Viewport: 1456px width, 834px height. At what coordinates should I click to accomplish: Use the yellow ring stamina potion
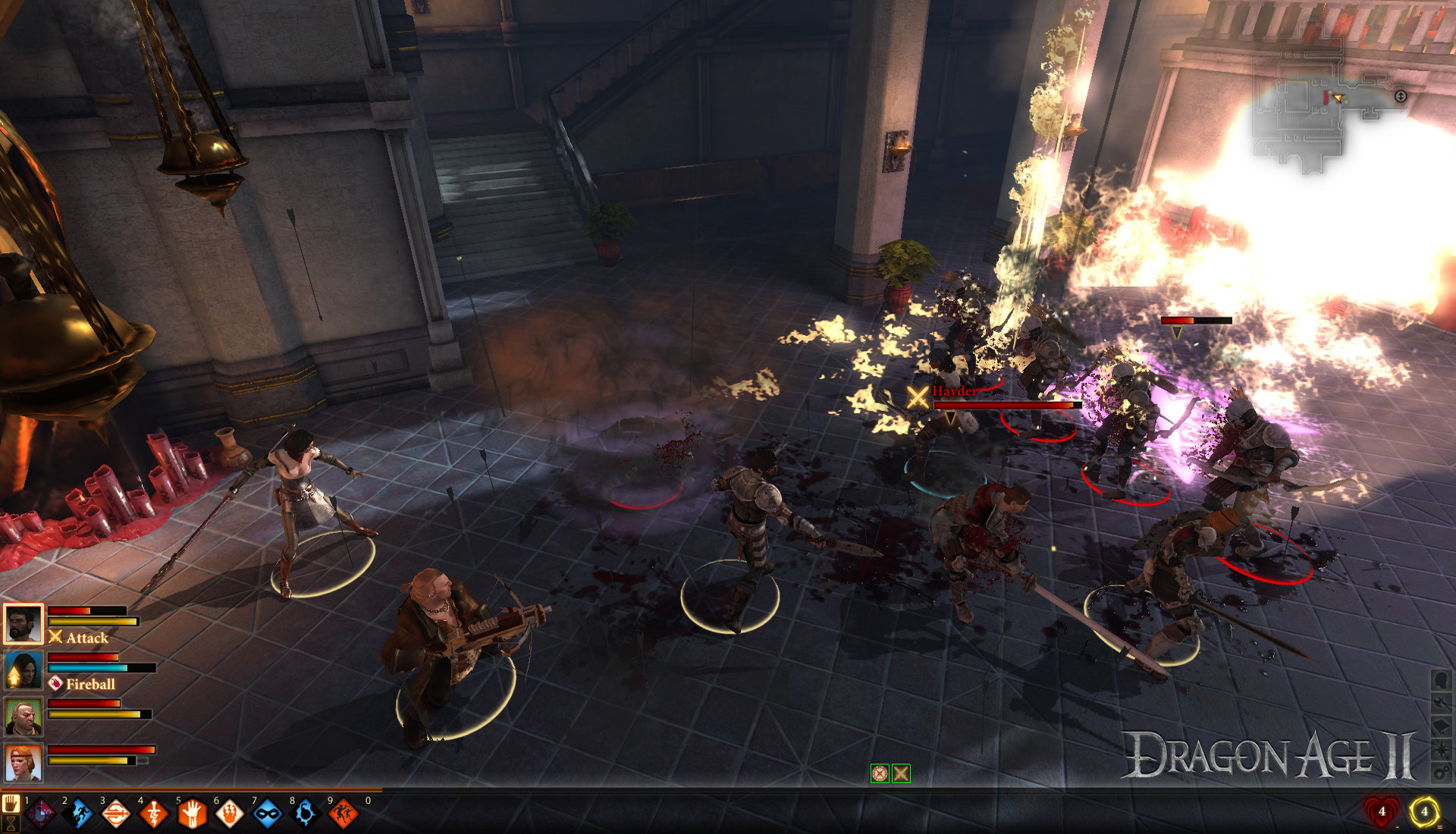1424,811
